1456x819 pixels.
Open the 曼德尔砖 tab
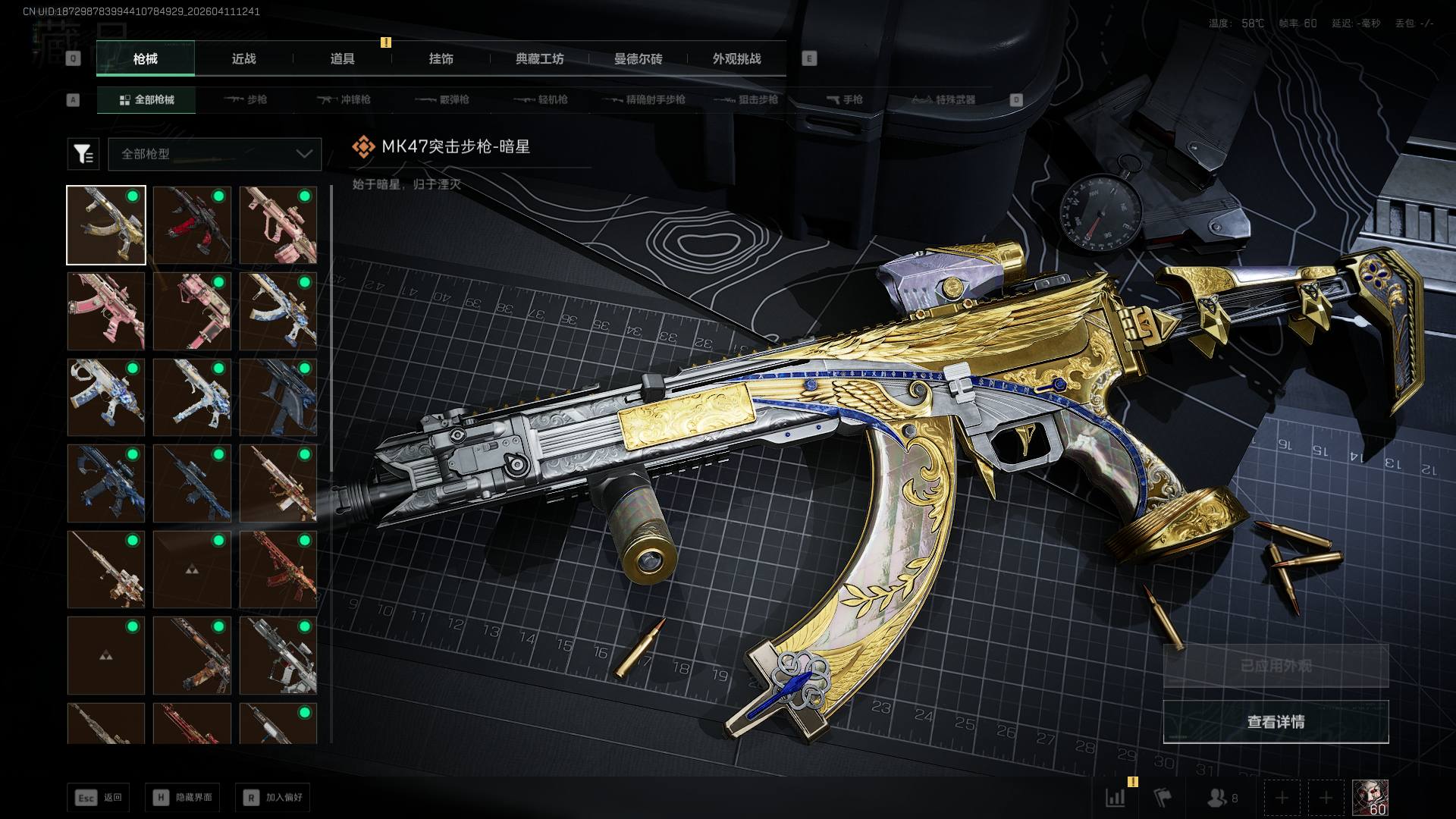[638, 58]
